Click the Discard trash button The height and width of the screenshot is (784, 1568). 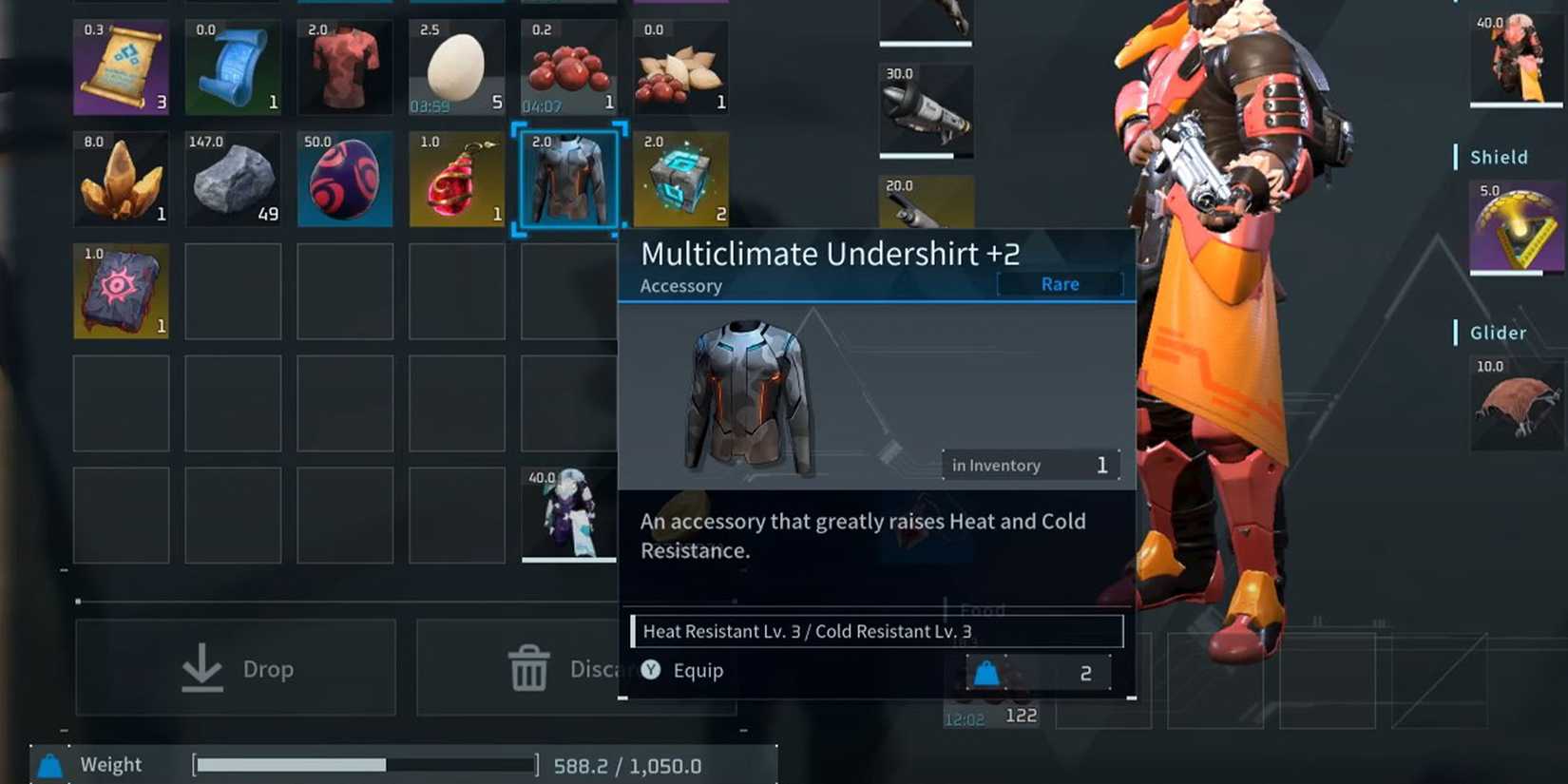(532, 667)
